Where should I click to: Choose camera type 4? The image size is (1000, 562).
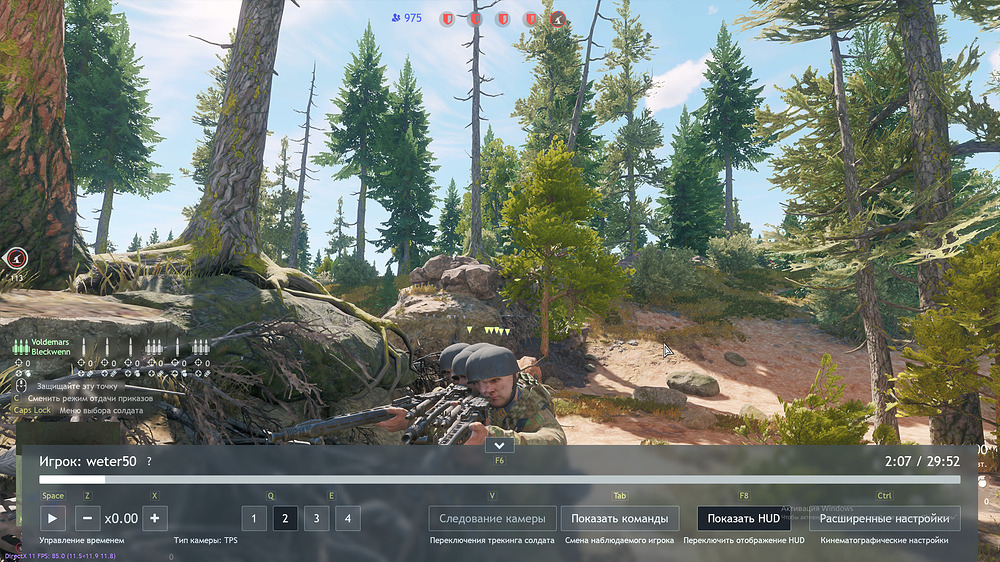(347, 518)
